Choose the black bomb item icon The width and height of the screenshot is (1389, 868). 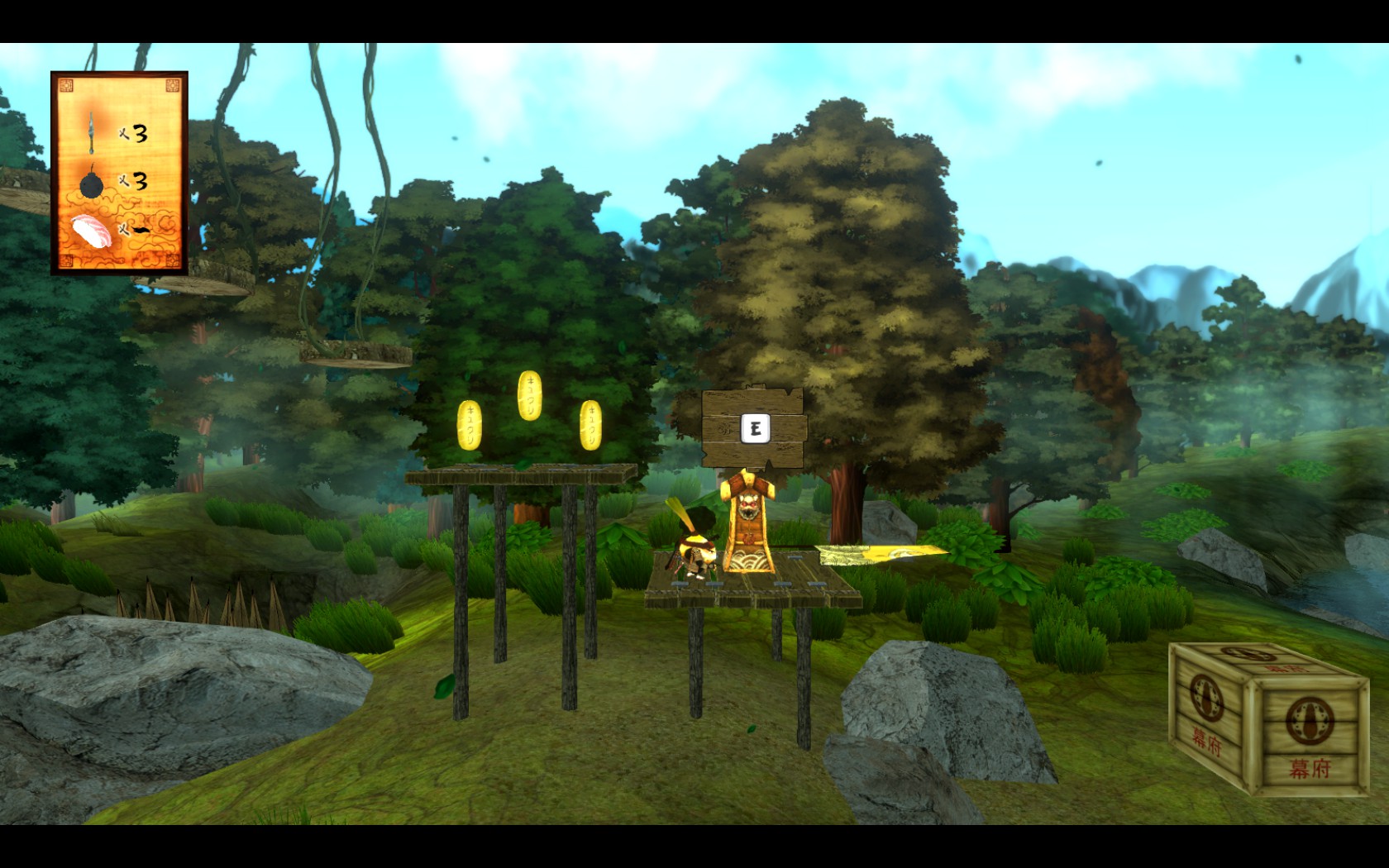(x=91, y=184)
